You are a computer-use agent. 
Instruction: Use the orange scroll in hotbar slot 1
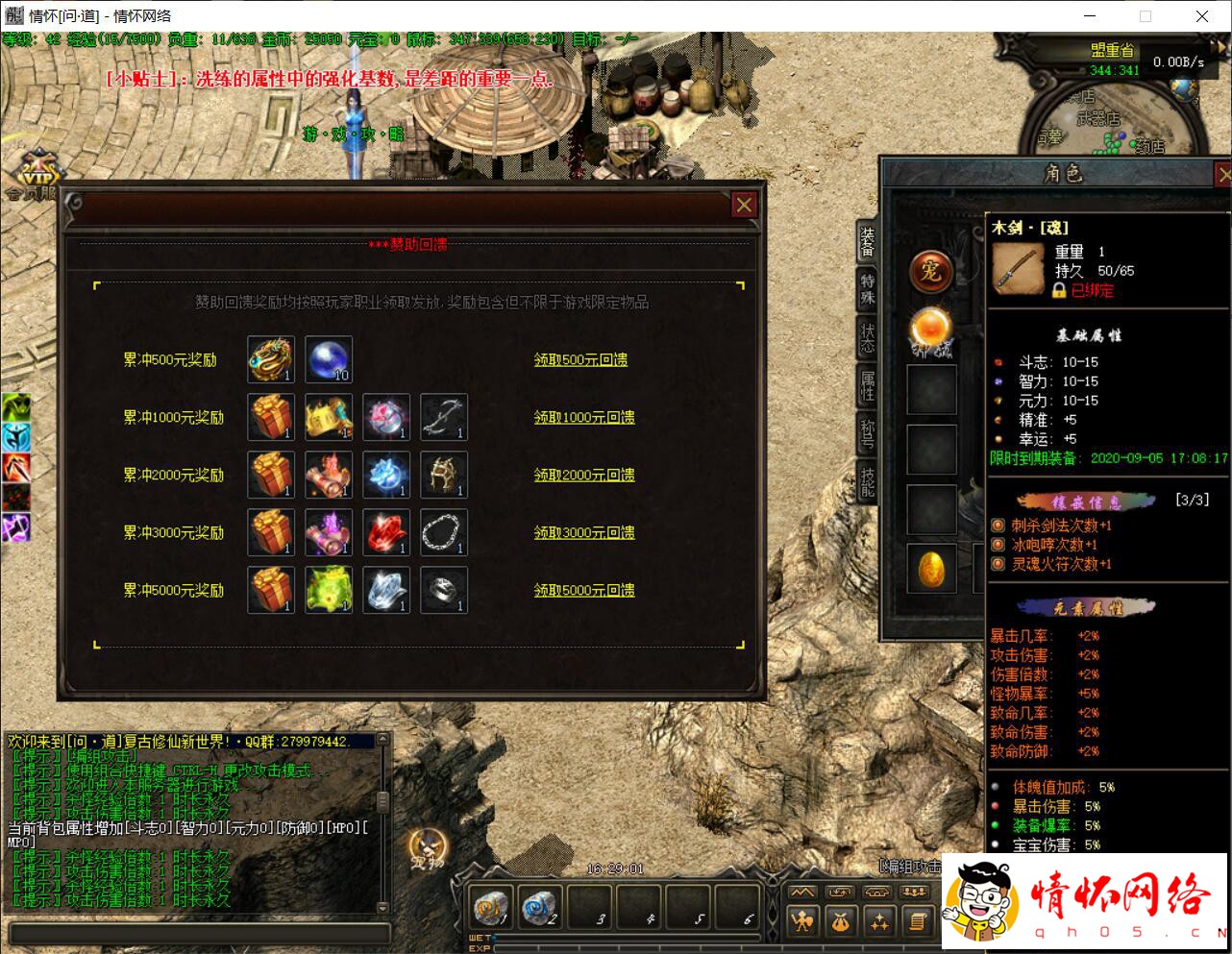click(x=492, y=908)
